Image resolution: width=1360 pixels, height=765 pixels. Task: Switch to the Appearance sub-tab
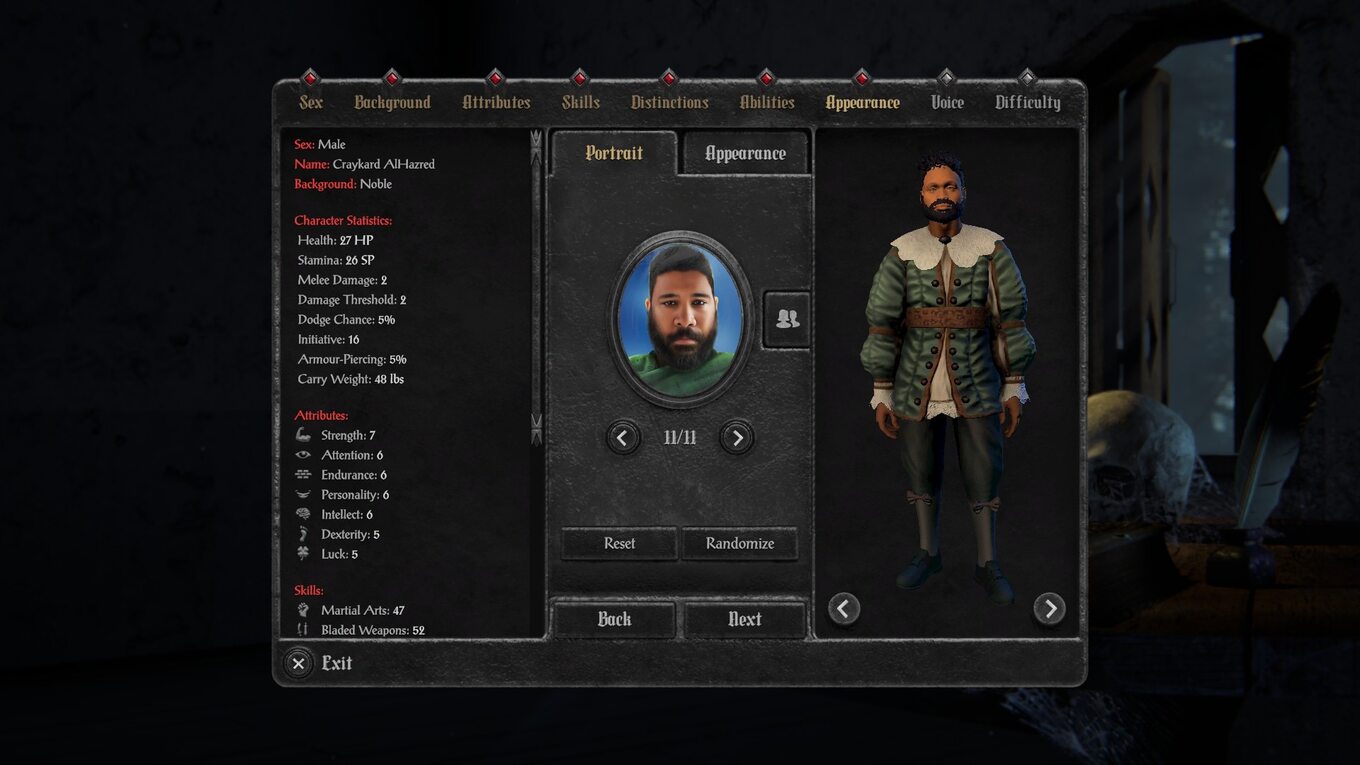[x=745, y=153]
